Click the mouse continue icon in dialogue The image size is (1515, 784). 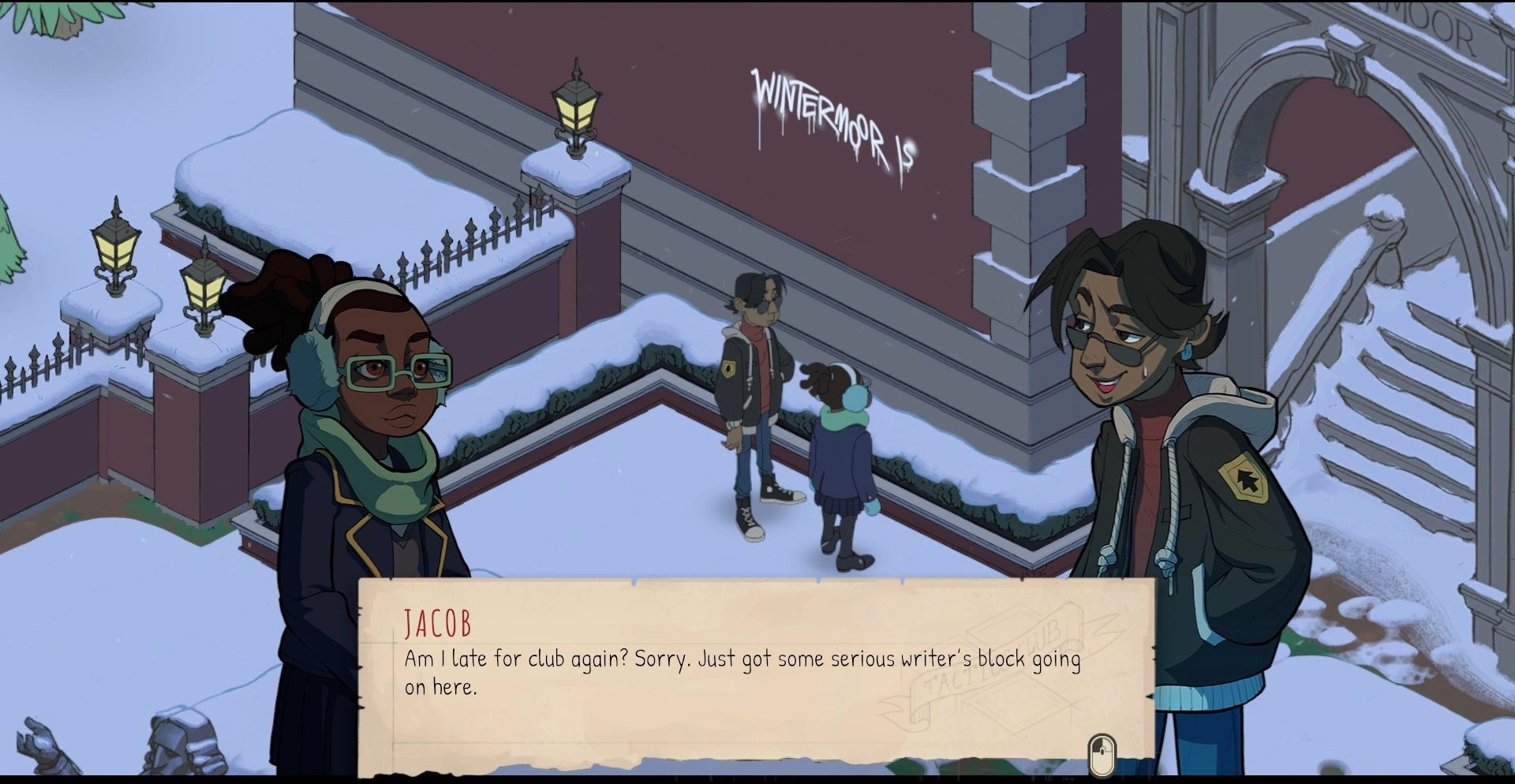(1102, 755)
